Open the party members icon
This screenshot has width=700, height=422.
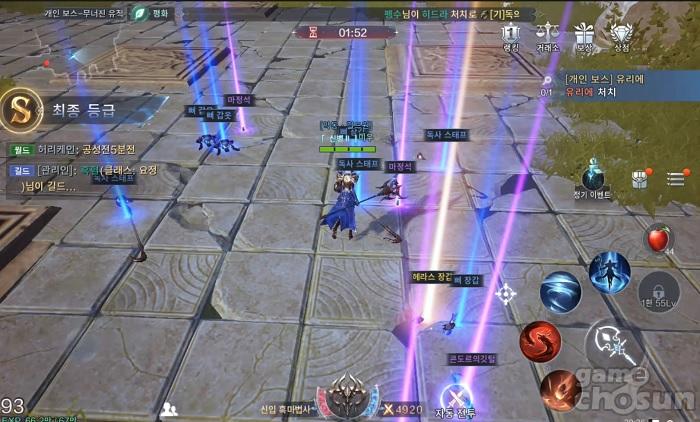tap(169, 408)
